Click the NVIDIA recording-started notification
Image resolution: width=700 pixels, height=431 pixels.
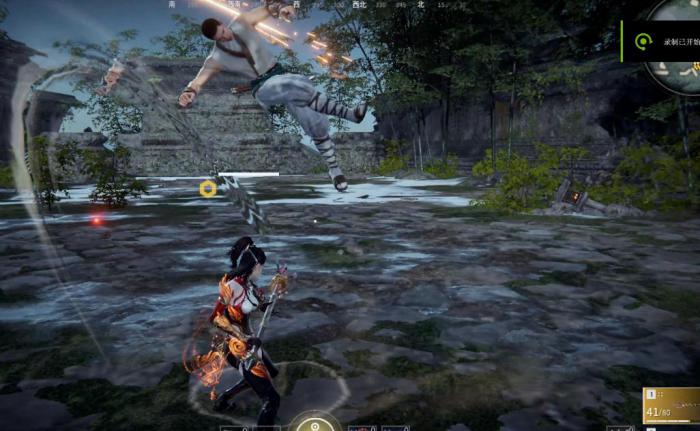click(658, 41)
